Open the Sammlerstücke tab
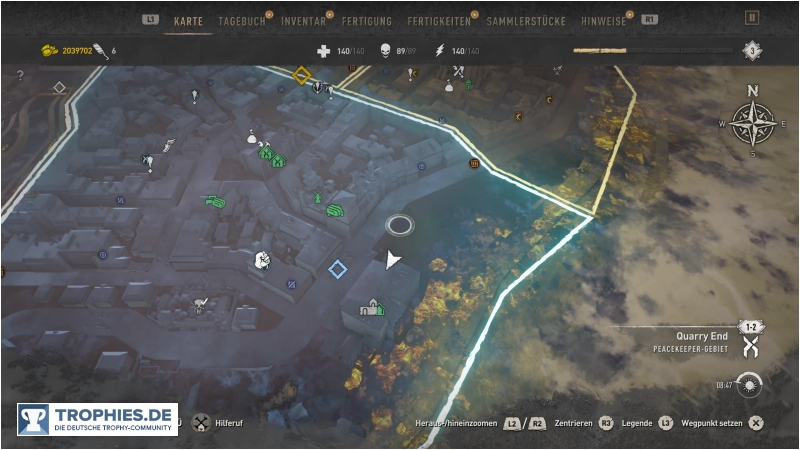Image resolution: width=800 pixels, height=450 pixels. pos(526,20)
